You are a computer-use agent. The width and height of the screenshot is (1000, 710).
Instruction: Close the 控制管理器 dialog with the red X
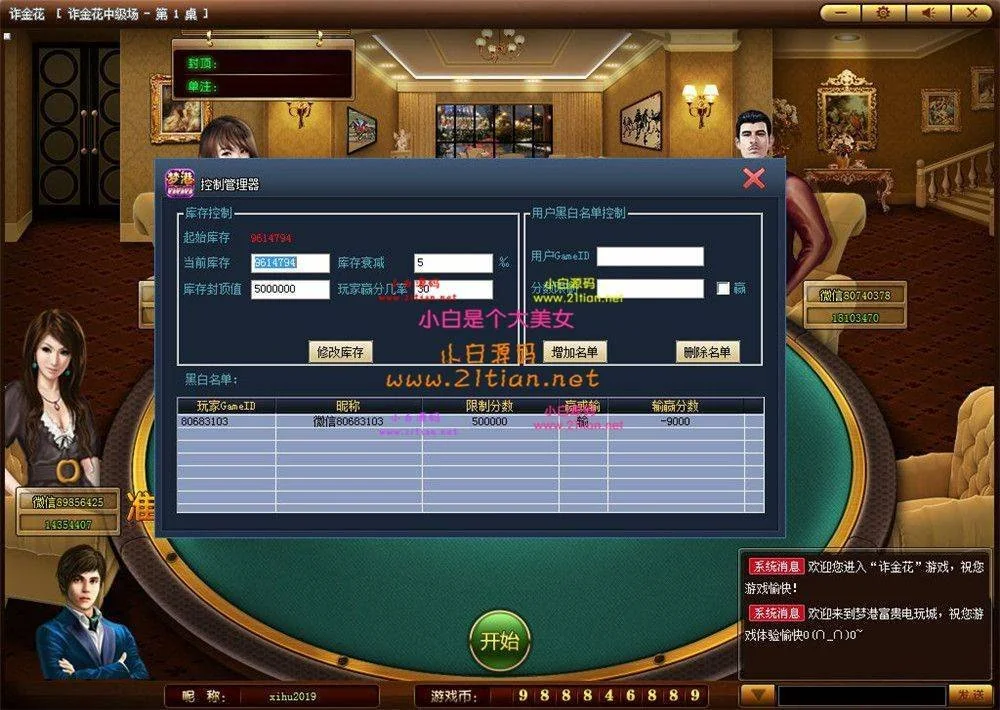pyautogui.click(x=754, y=179)
